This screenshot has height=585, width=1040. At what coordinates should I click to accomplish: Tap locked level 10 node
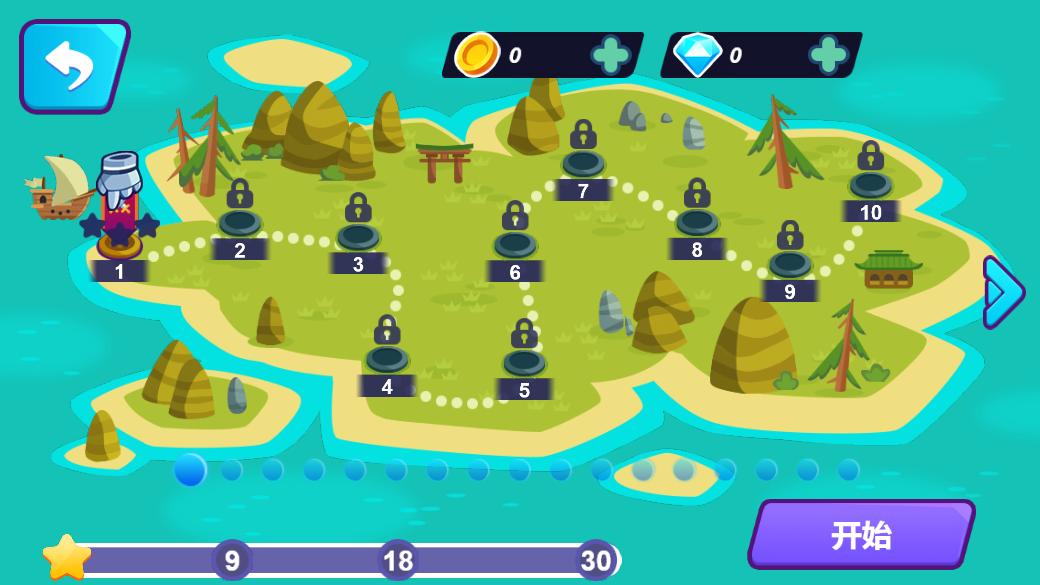tap(870, 184)
